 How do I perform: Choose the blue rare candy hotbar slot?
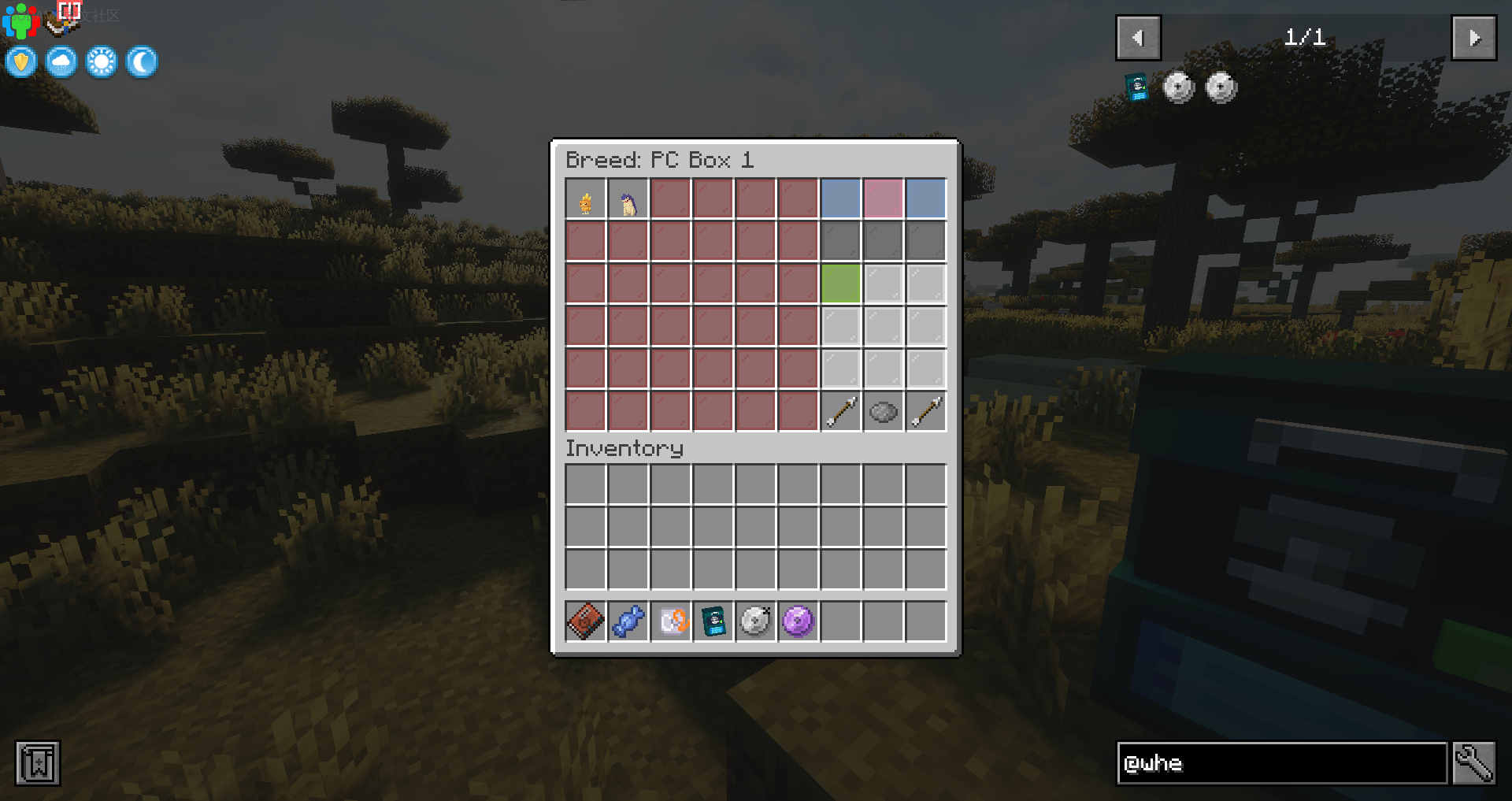click(628, 621)
